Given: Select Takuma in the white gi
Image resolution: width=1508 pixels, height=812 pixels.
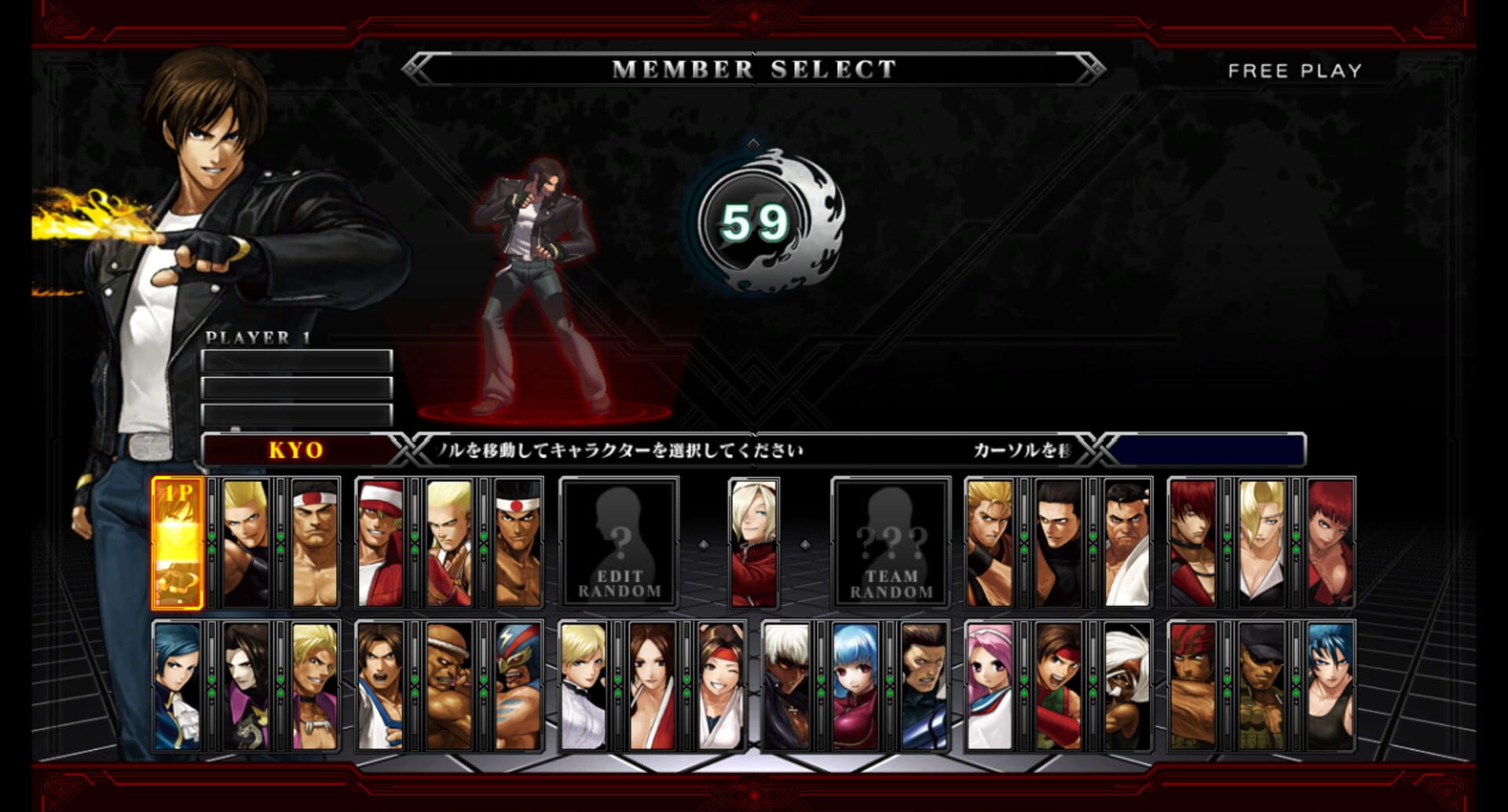Looking at the screenshot, I should (1126, 543).
